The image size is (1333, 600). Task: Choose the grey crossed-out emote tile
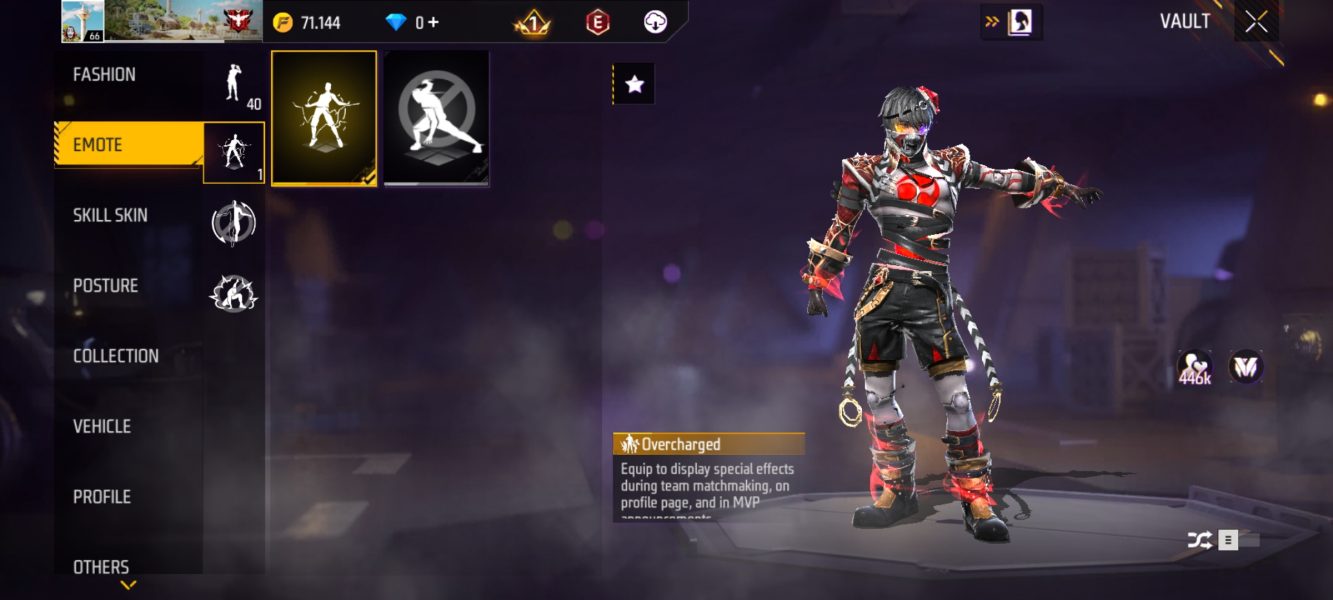pyautogui.click(x=437, y=118)
